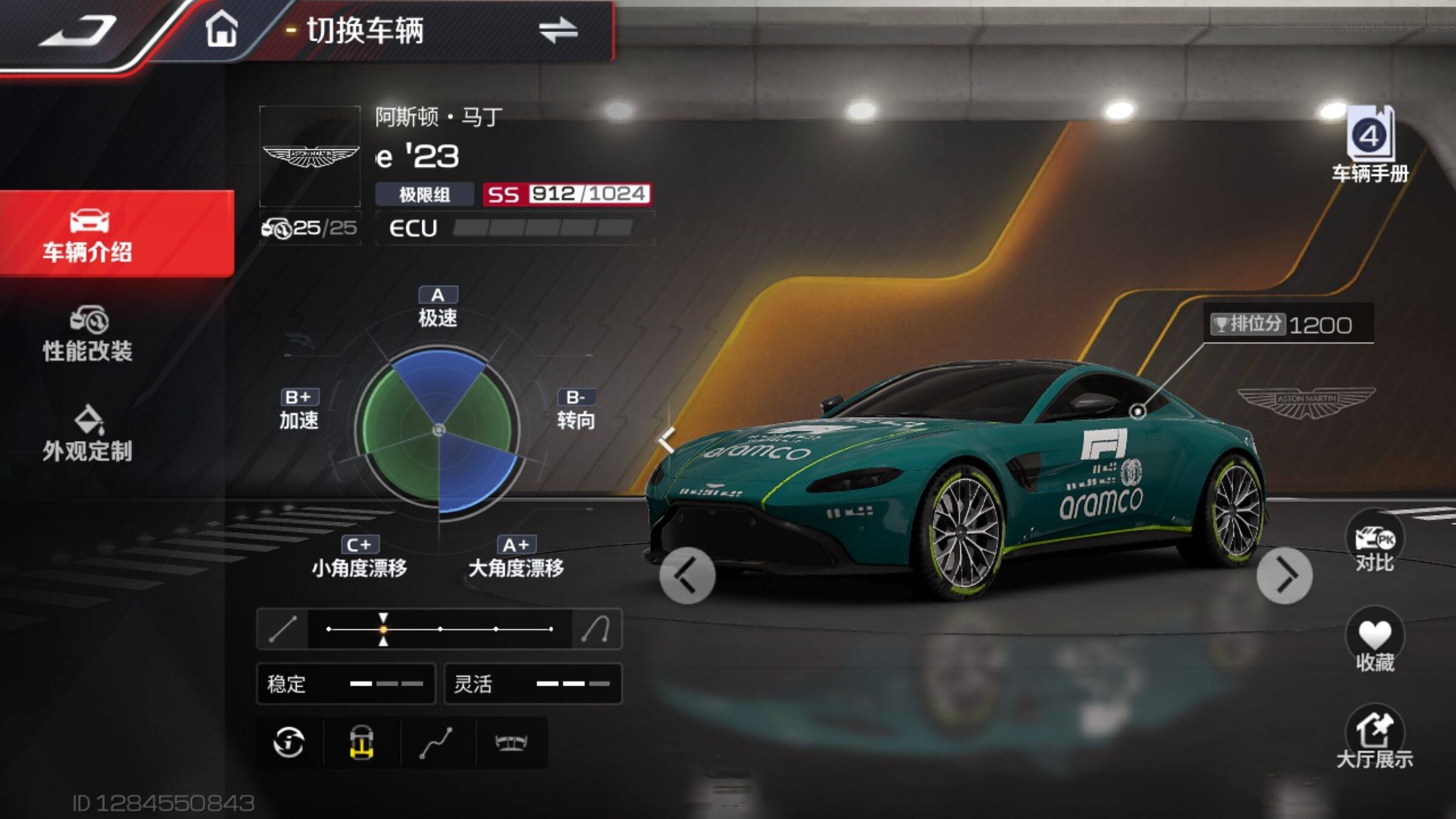The height and width of the screenshot is (819, 1456).
Task: Open the 对比 PK comparison
Action: [x=1375, y=542]
